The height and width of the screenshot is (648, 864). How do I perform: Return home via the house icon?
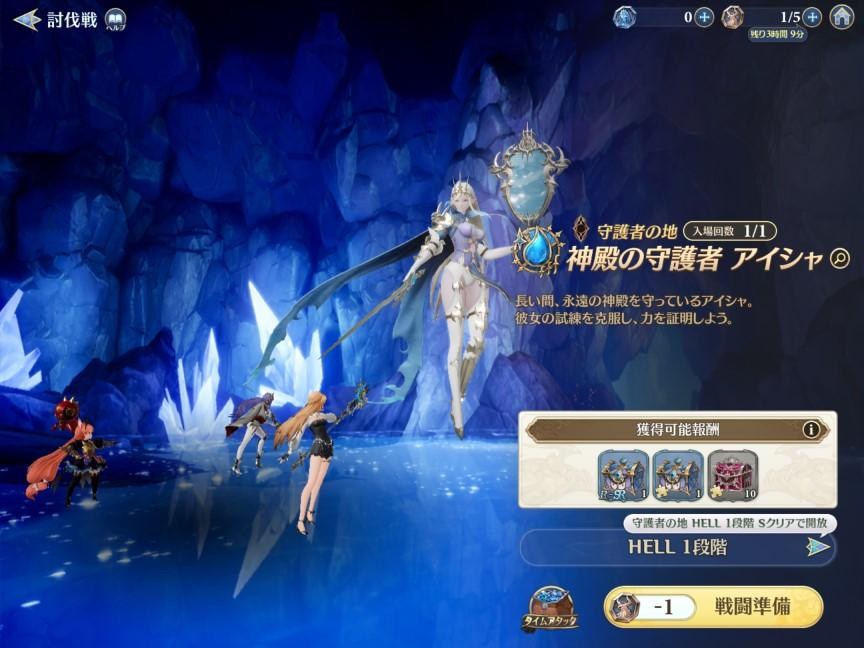(x=842, y=17)
